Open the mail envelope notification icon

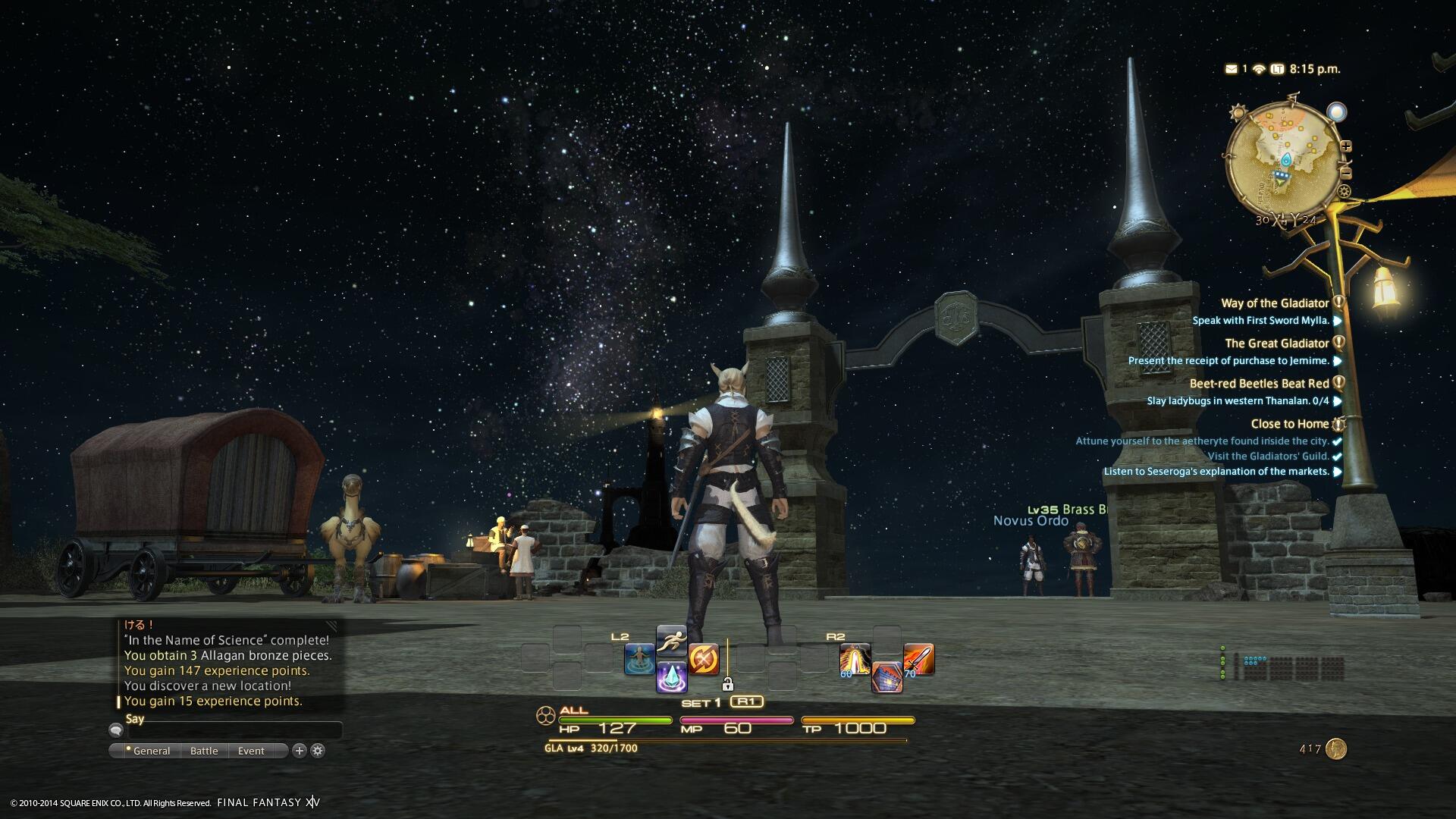pyautogui.click(x=1231, y=69)
